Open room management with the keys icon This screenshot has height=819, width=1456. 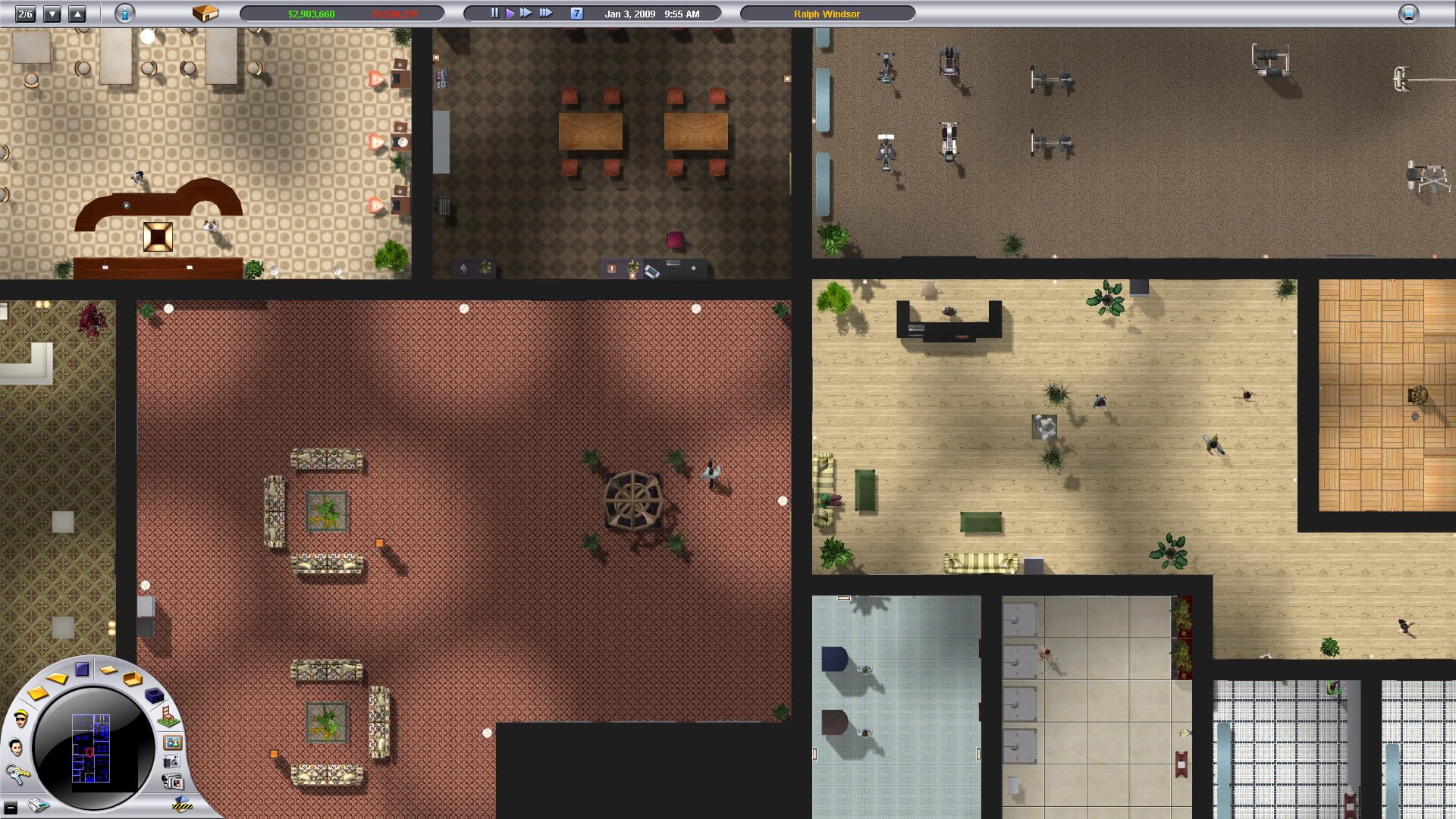(18, 774)
